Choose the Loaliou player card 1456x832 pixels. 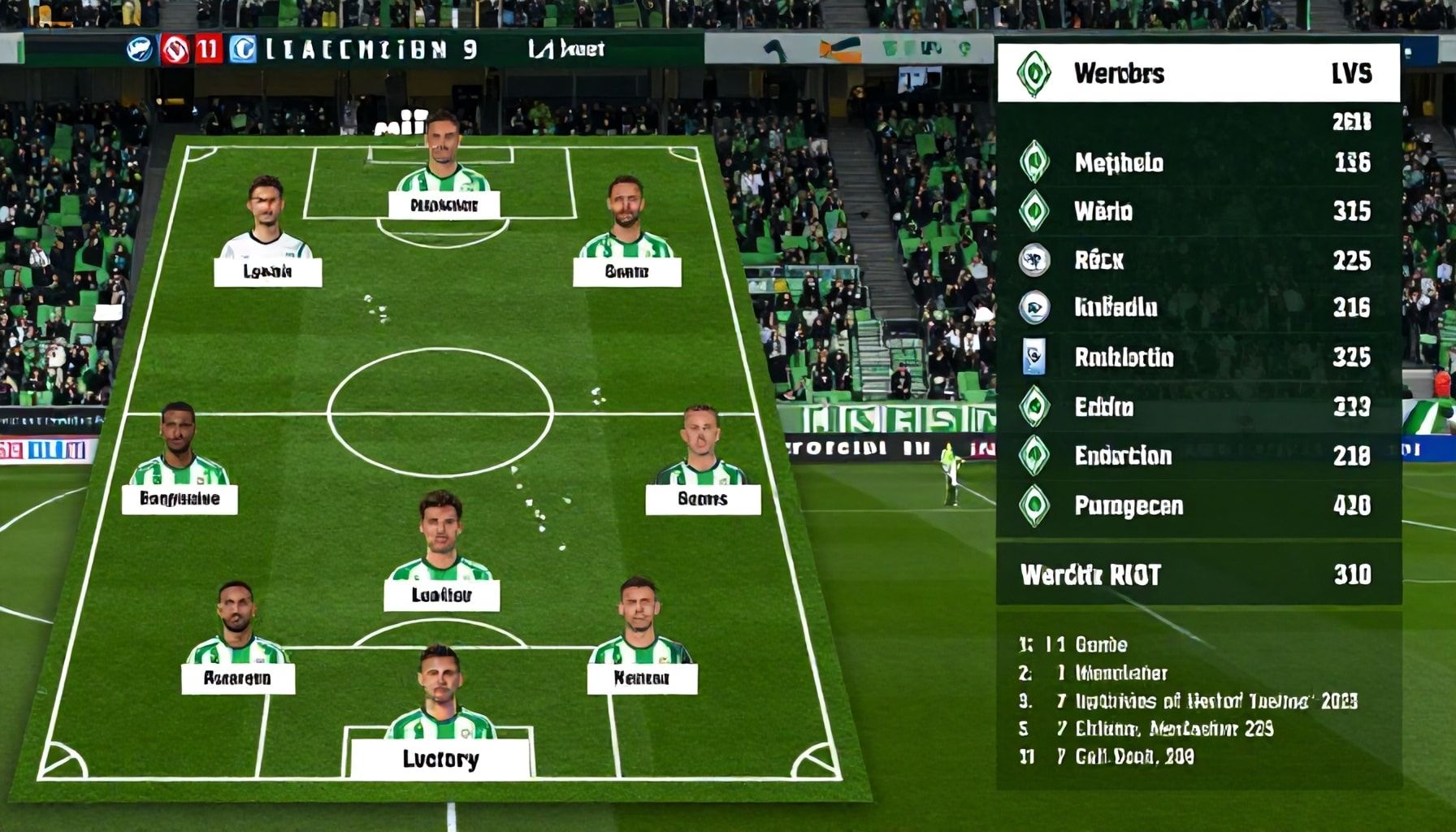pyautogui.click(x=441, y=594)
